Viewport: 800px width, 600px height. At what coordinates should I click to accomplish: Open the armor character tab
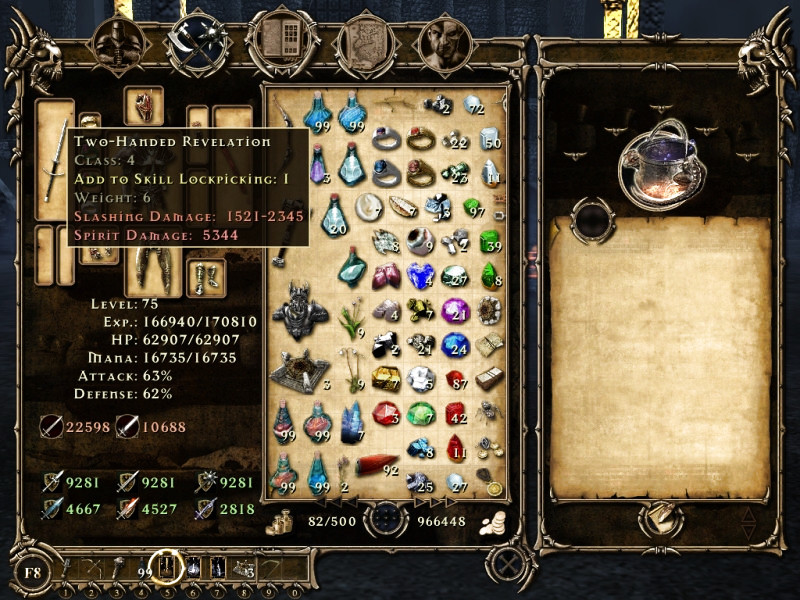click(118, 42)
